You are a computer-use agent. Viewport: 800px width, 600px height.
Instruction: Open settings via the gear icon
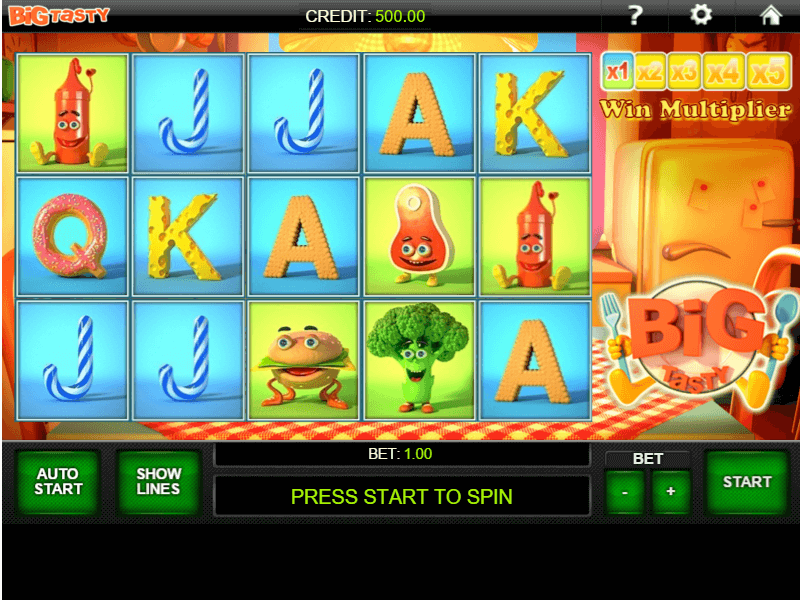coord(702,15)
